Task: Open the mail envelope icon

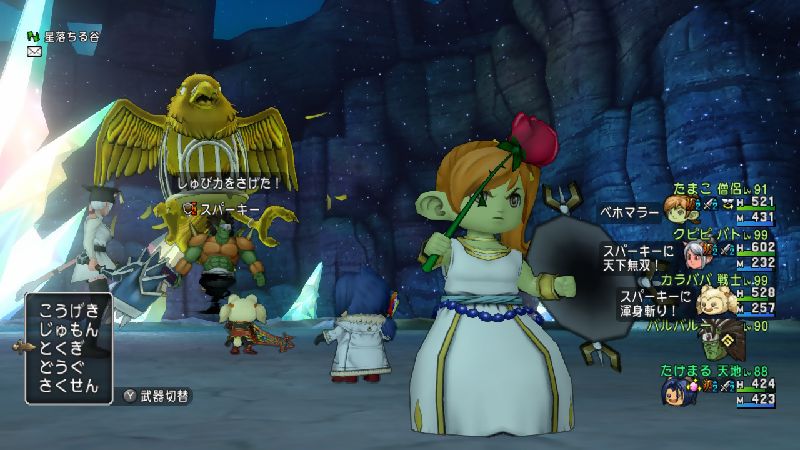Action: click(34, 52)
